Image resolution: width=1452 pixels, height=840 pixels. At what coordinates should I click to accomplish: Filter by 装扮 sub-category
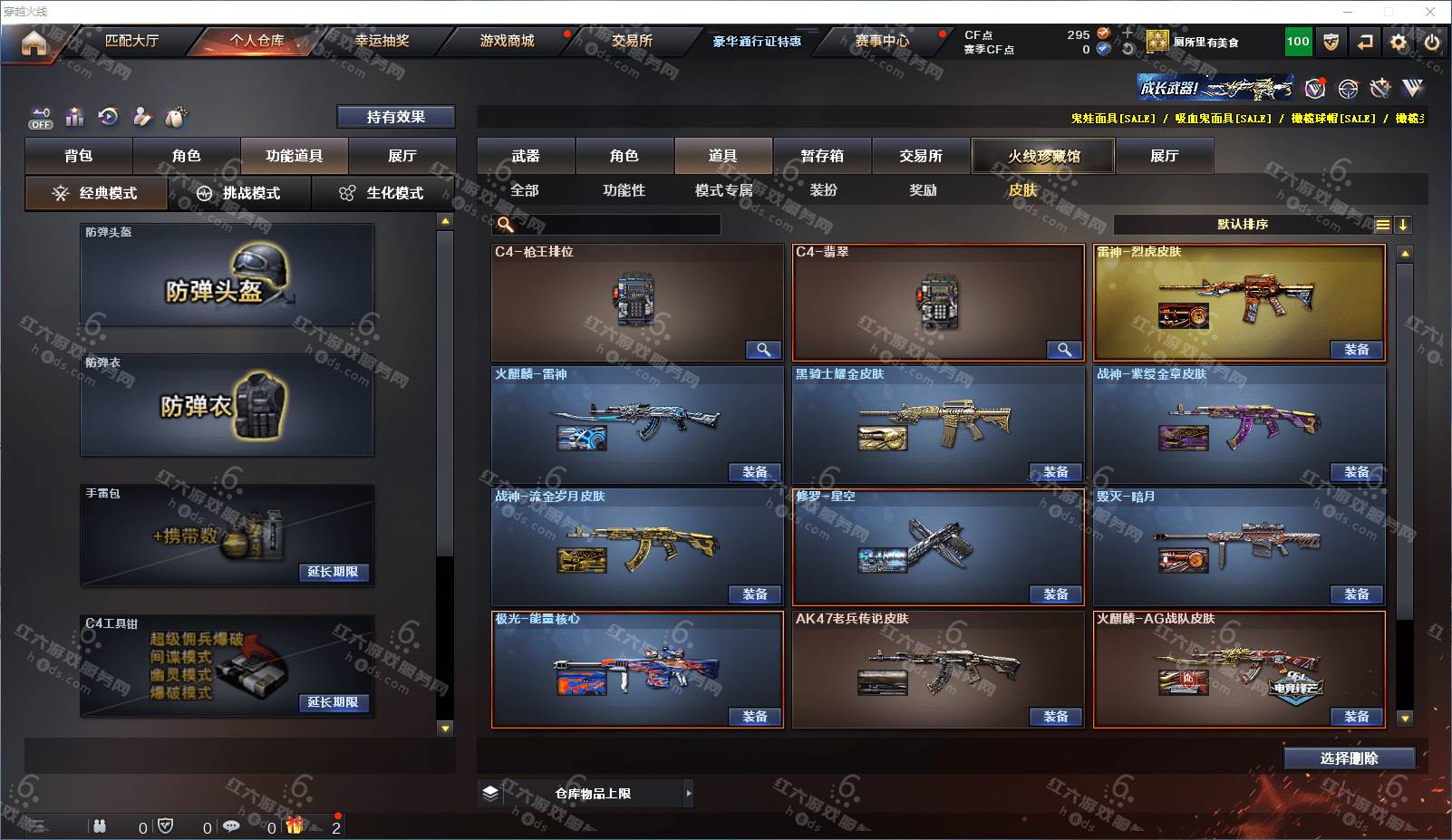pyautogui.click(x=823, y=190)
